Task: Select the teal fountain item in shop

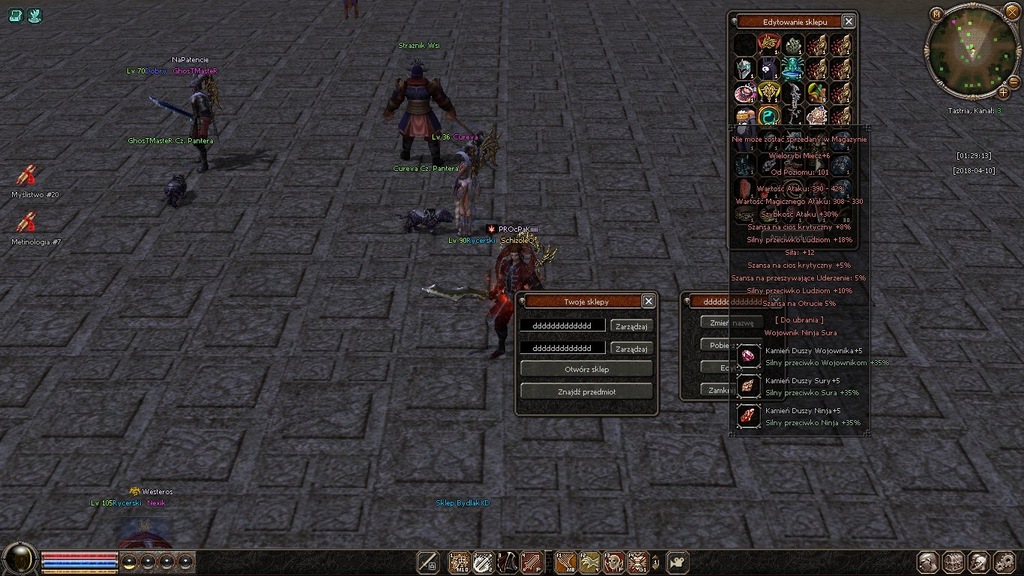Action: 793,69
